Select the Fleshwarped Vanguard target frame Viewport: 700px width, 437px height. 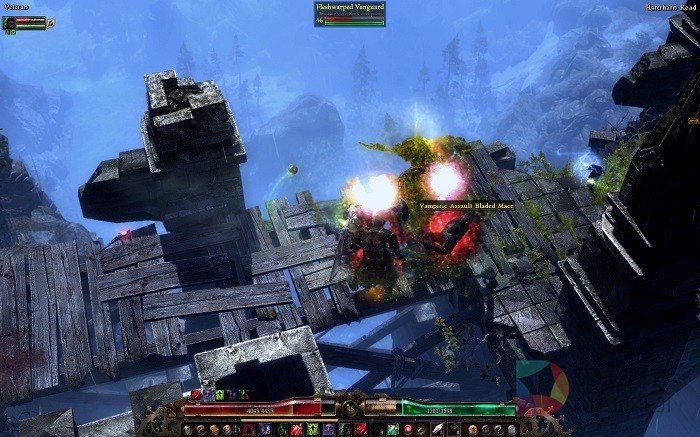tap(350, 13)
